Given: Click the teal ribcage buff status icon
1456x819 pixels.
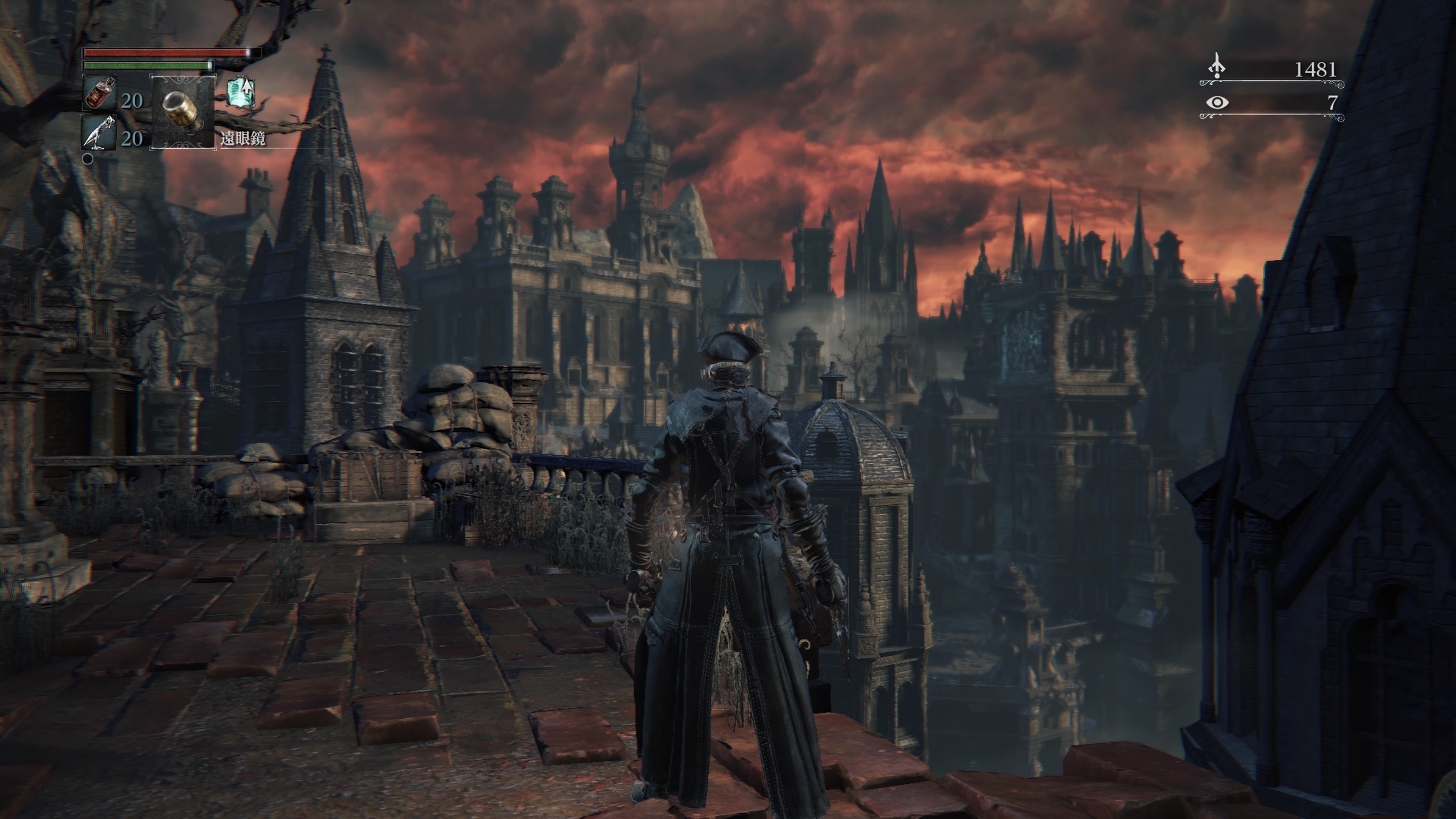Looking at the screenshot, I should tap(241, 92).
